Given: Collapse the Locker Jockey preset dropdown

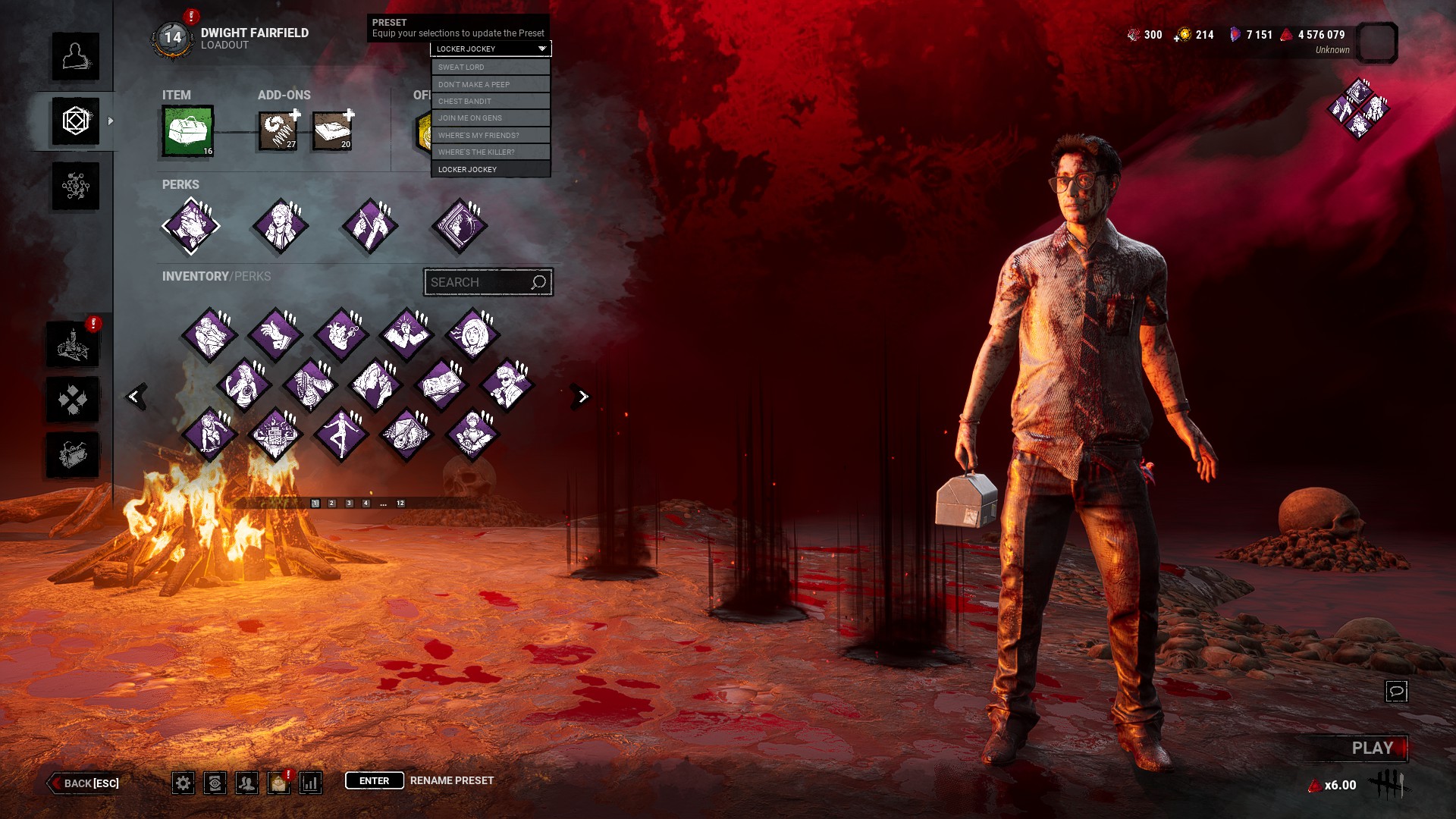Looking at the screenshot, I should tap(491, 49).
